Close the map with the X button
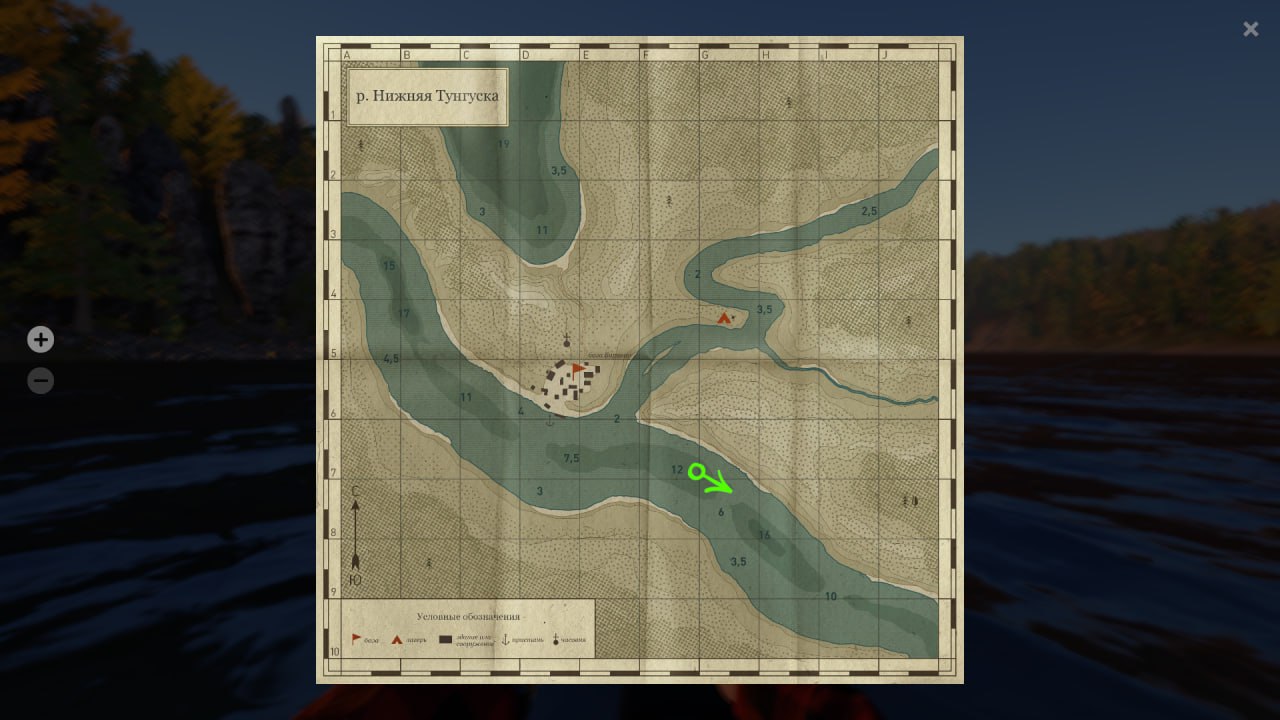The width and height of the screenshot is (1280, 720). (1250, 29)
